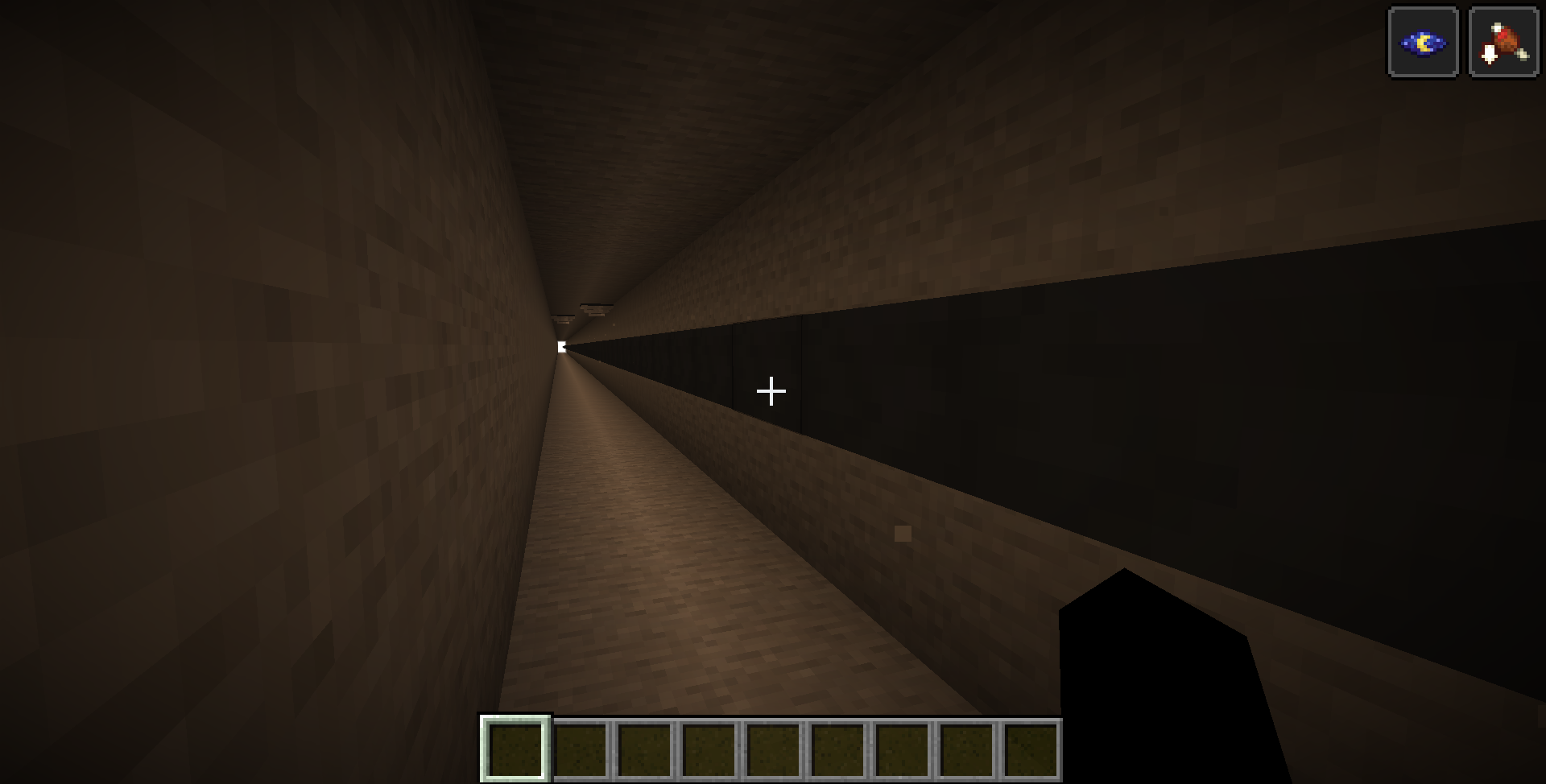Click the small light spot on right wall
Image resolution: width=1546 pixels, height=784 pixels.
(x=901, y=531)
